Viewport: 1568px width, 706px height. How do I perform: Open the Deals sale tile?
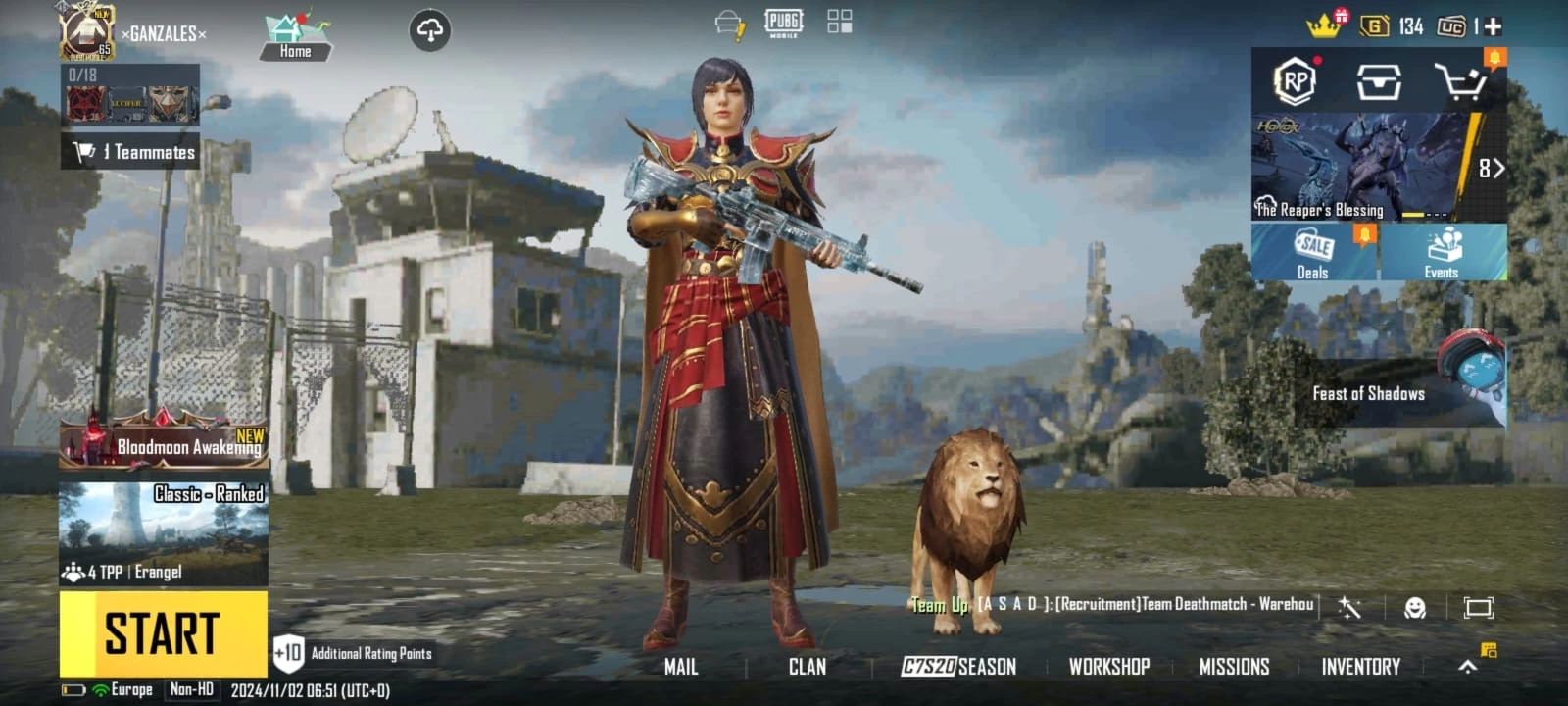point(1313,253)
